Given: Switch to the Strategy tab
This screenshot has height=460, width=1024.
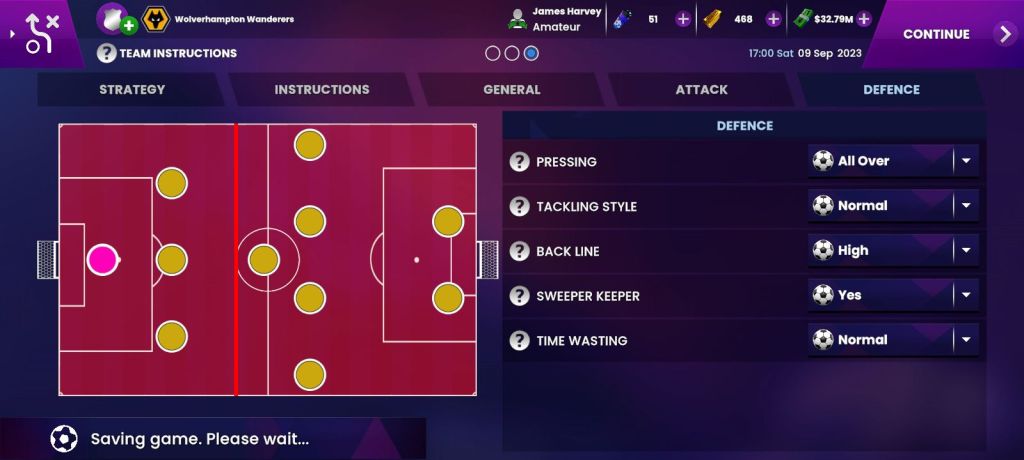Looking at the screenshot, I should (x=132, y=90).
